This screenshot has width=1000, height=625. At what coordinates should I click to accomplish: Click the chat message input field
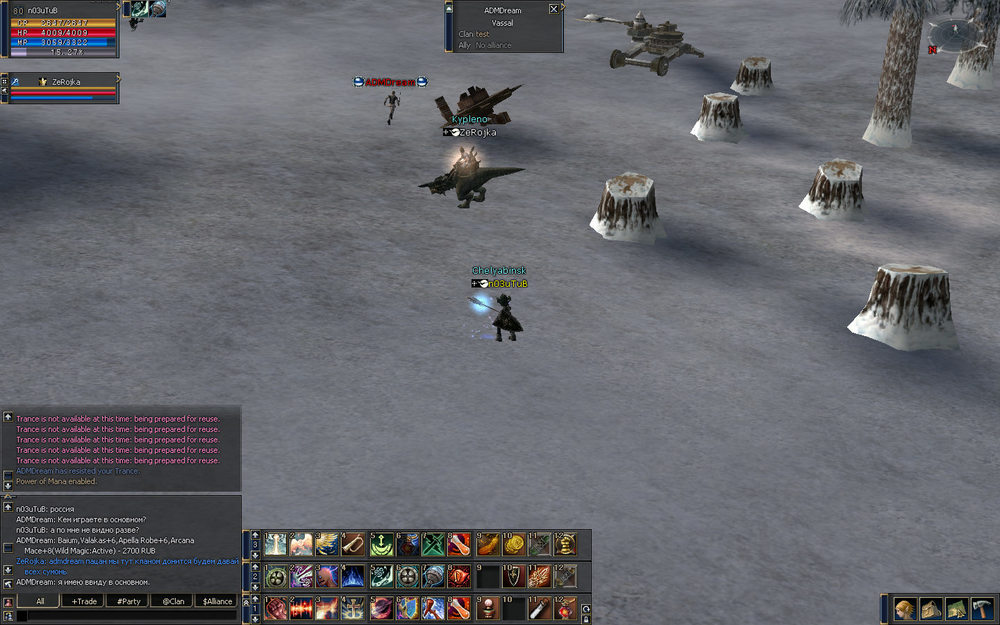point(125,616)
